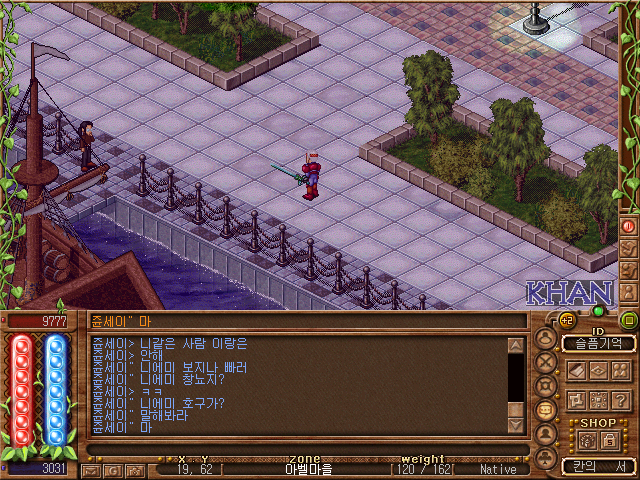Click the 칸의 서 button
Screen dimensions: 640x480
click(598, 466)
